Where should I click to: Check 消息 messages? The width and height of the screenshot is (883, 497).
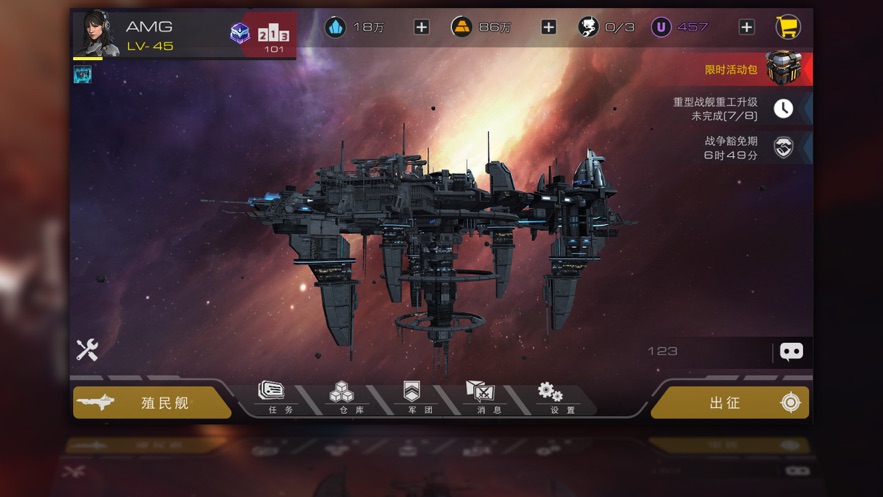[481, 397]
